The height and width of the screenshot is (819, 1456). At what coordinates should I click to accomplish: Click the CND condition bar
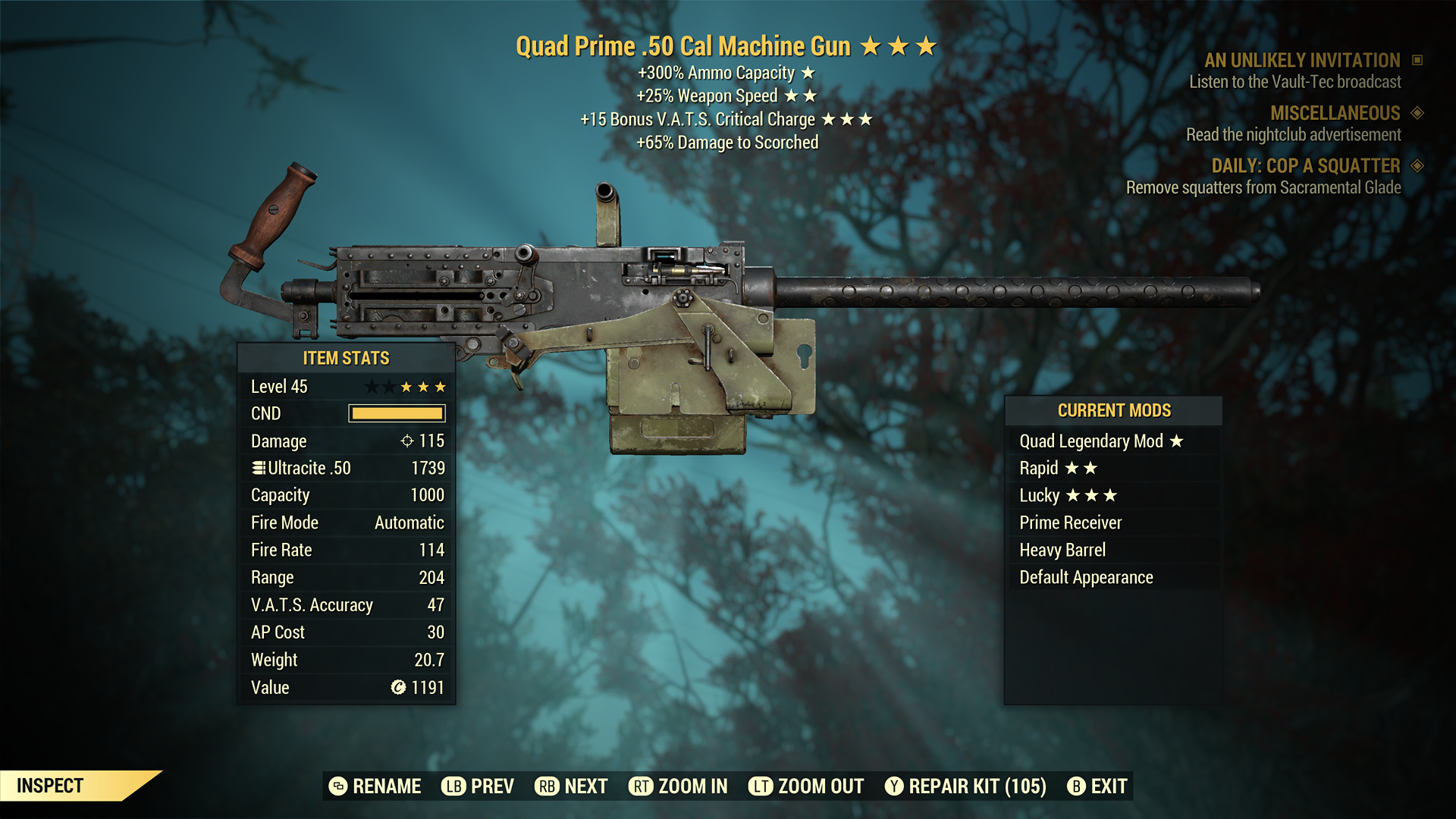pyautogui.click(x=396, y=413)
